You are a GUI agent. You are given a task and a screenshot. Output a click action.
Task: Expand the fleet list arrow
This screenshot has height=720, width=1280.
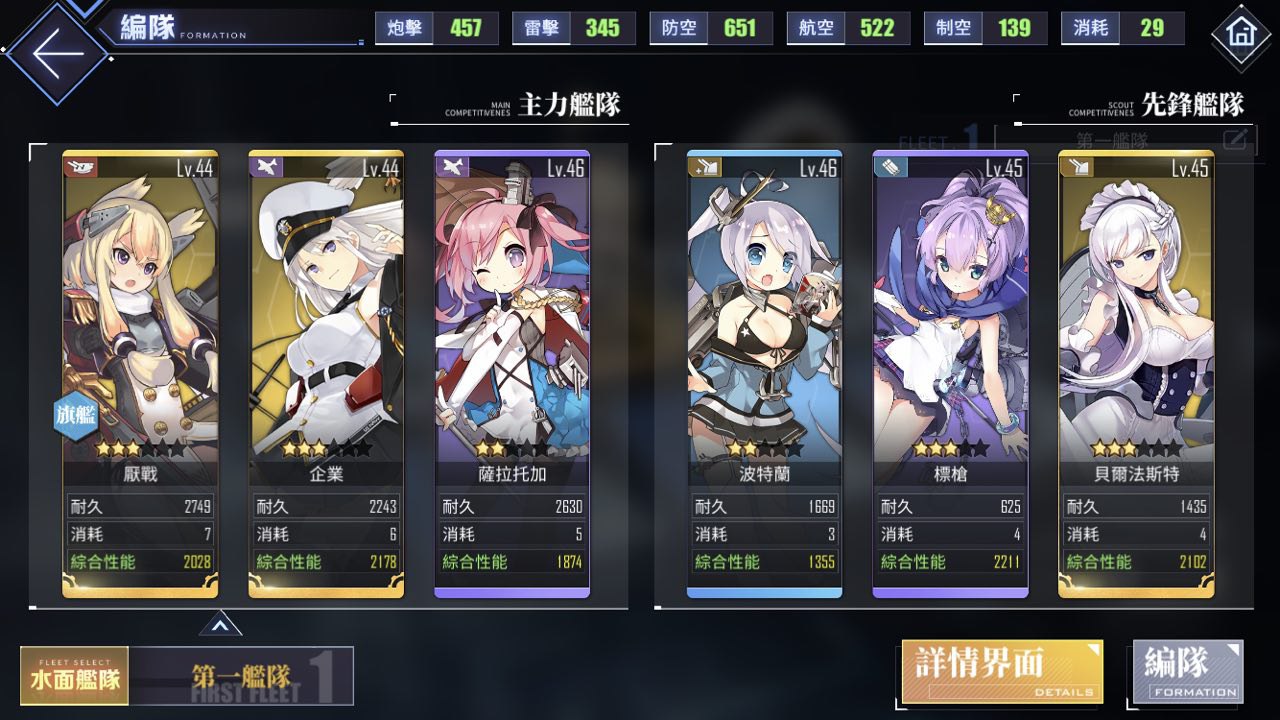(220, 626)
